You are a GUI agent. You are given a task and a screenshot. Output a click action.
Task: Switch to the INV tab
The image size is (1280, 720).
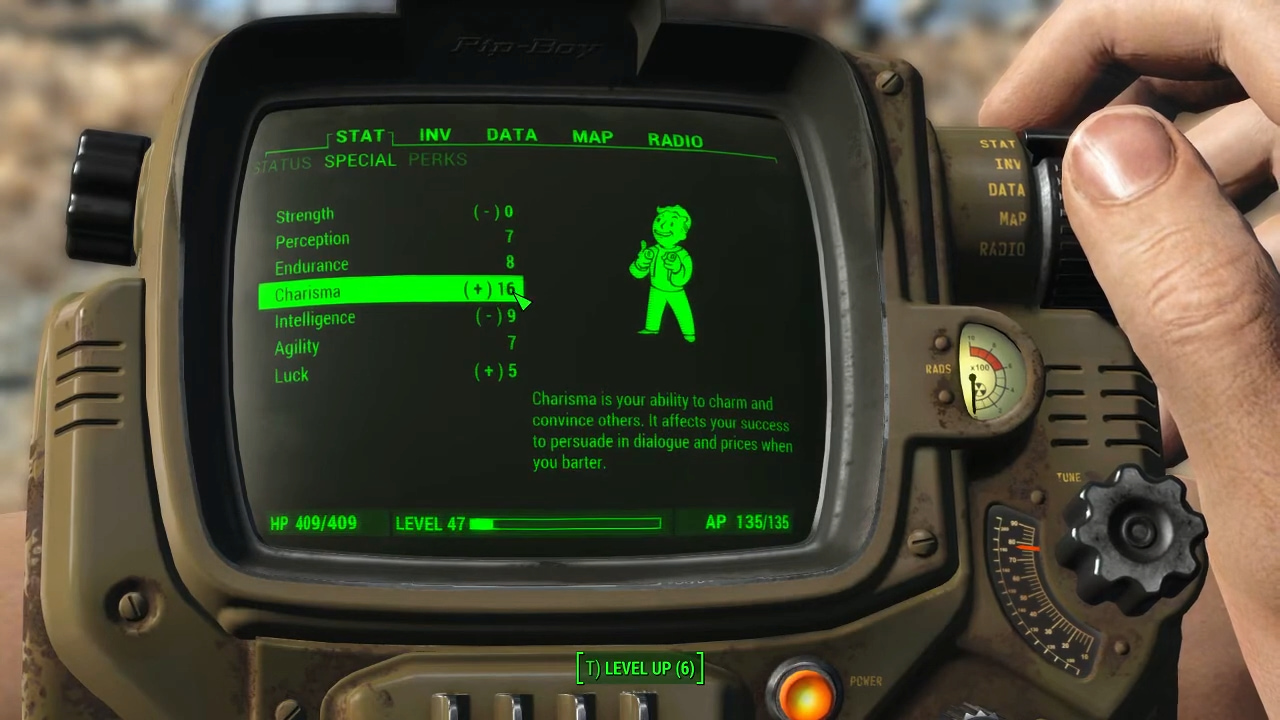(x=434, y=135)
